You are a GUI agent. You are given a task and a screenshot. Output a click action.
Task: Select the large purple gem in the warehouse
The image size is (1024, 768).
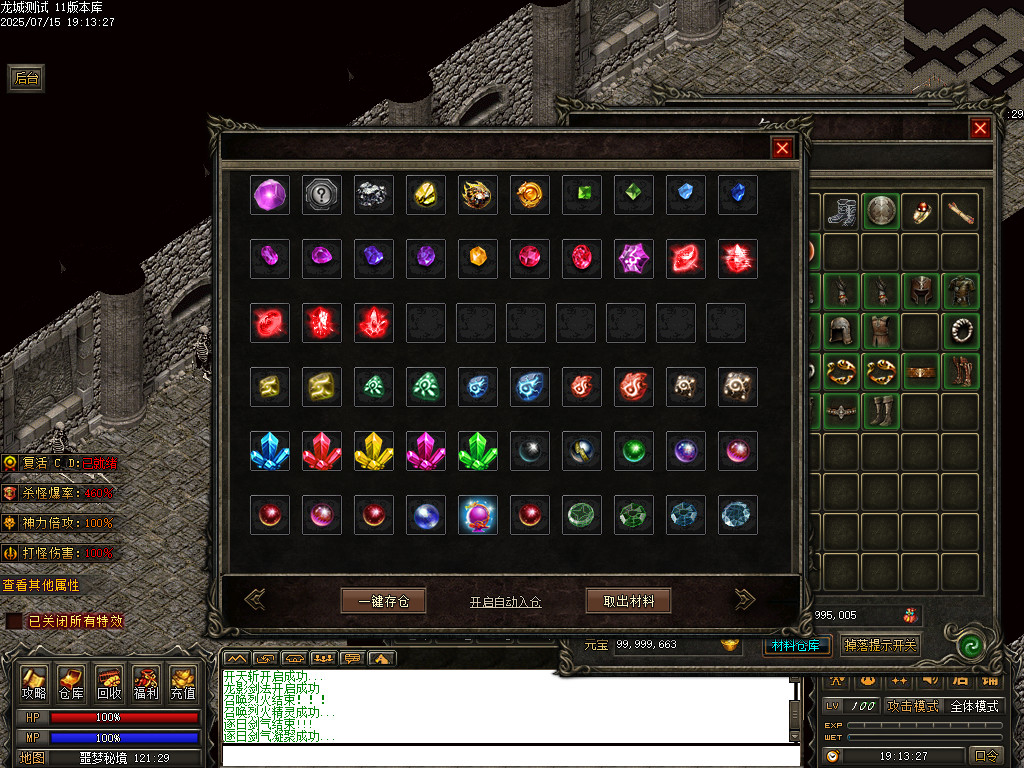(270, 195)
